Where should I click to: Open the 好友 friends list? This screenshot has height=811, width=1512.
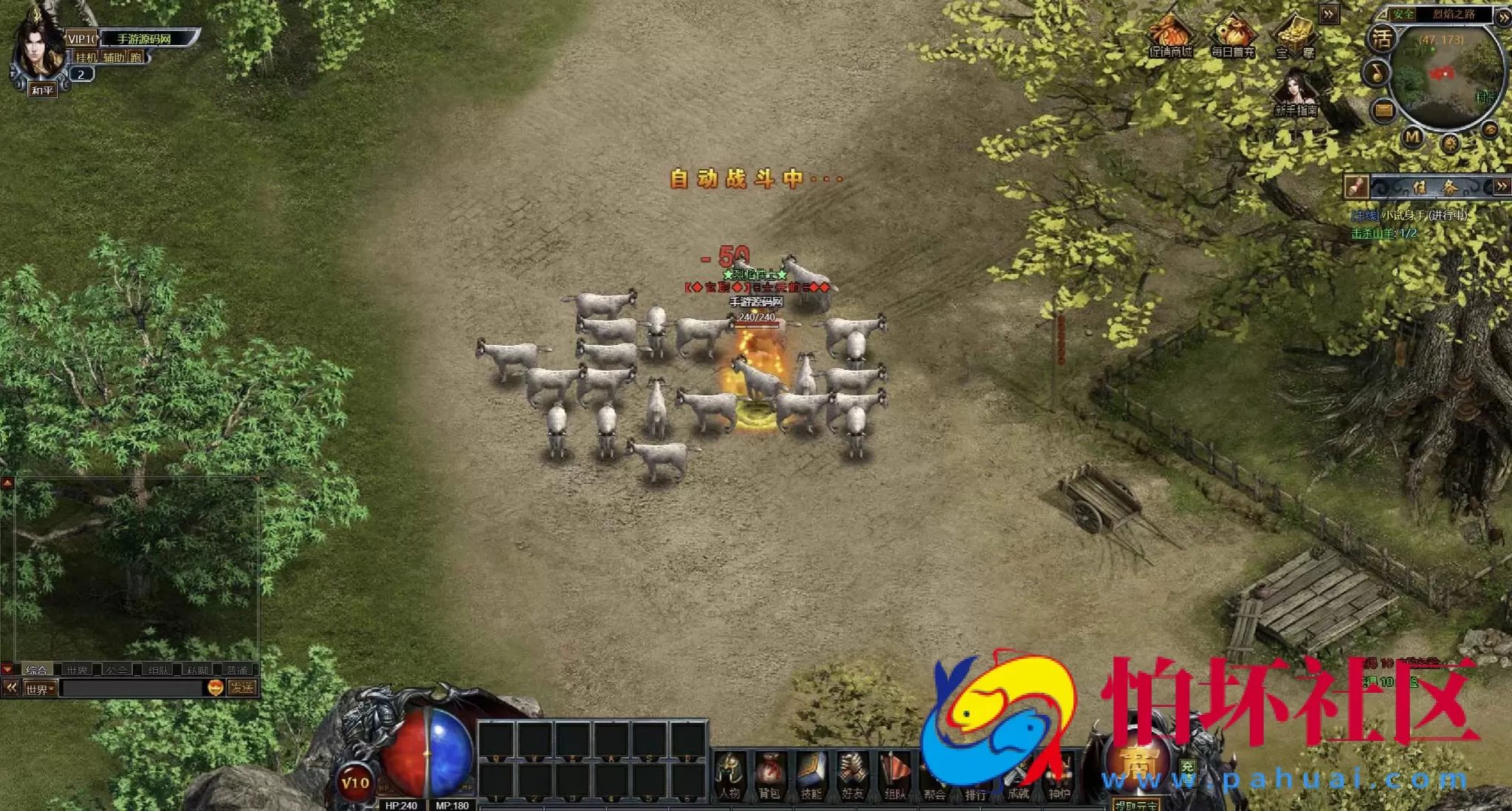[x=853, y=775]
